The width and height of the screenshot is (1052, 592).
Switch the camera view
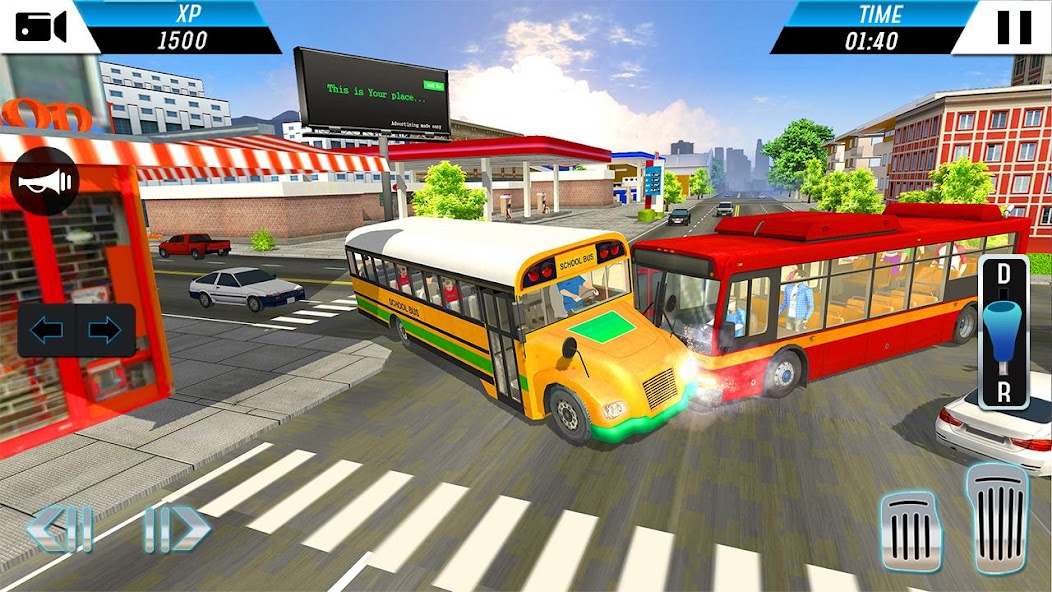pyautogui.click(x=40, y=26)
